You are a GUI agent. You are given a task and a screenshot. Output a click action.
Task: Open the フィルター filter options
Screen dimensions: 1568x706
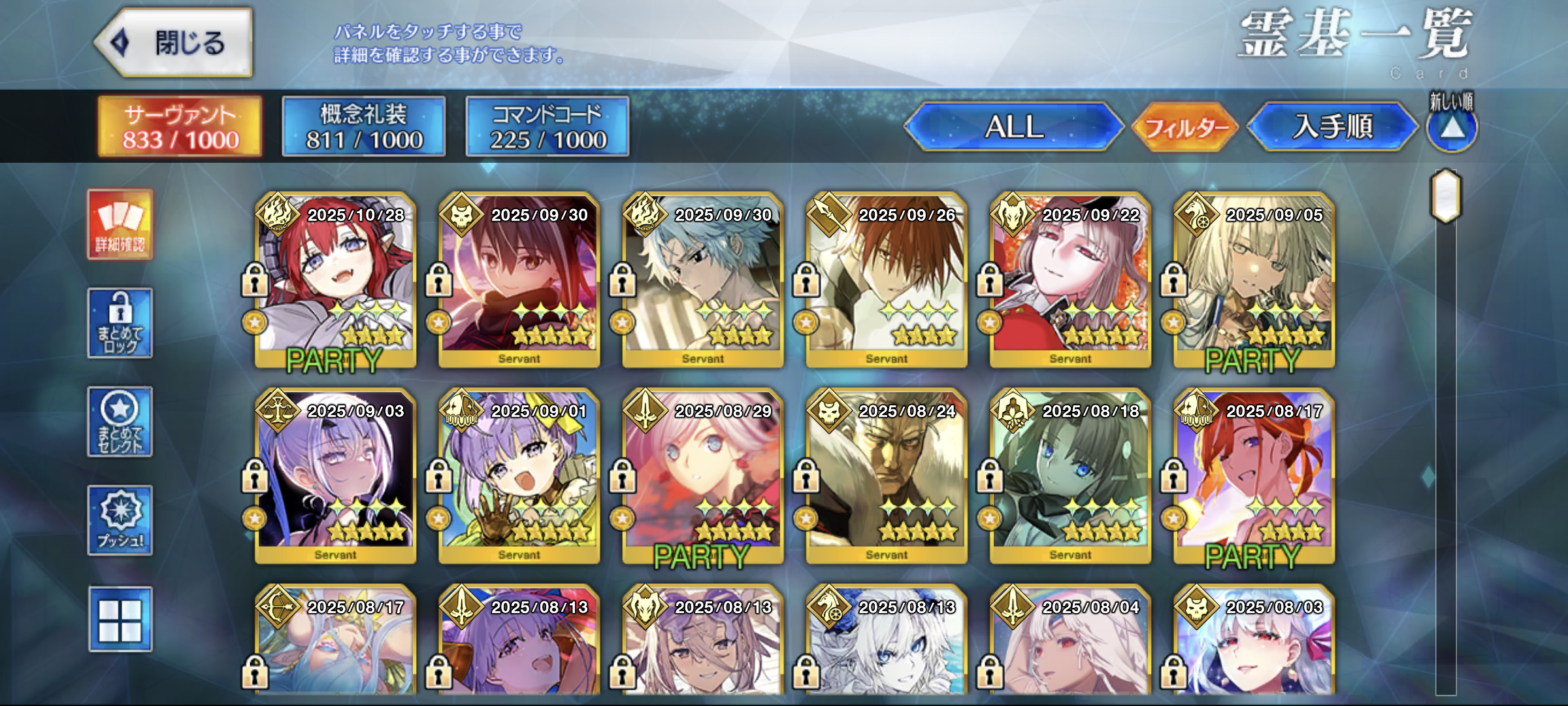[x=1185, y=127]
